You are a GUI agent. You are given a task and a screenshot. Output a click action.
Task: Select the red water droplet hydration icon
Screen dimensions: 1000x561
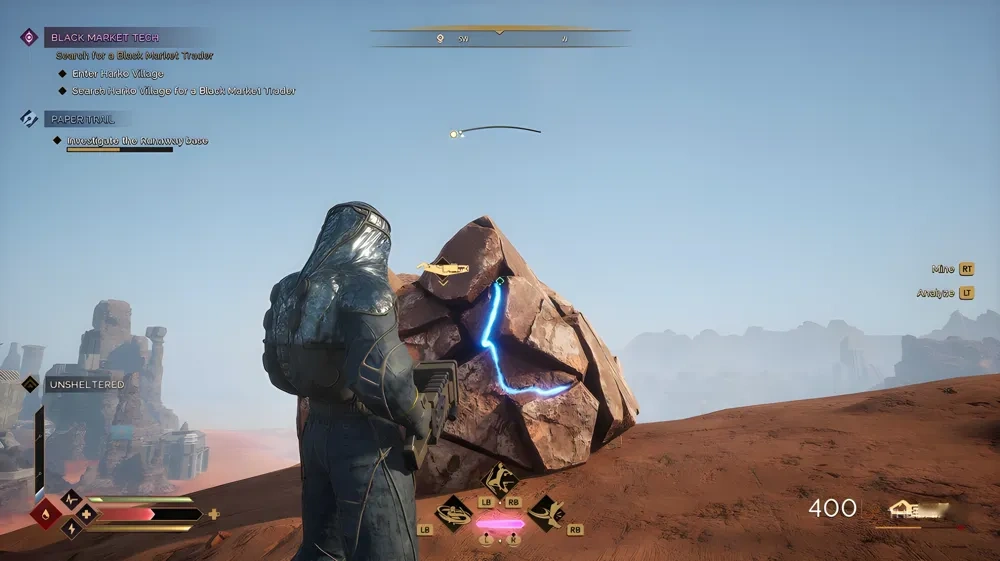pyautogui.click(x=45, y=515)
